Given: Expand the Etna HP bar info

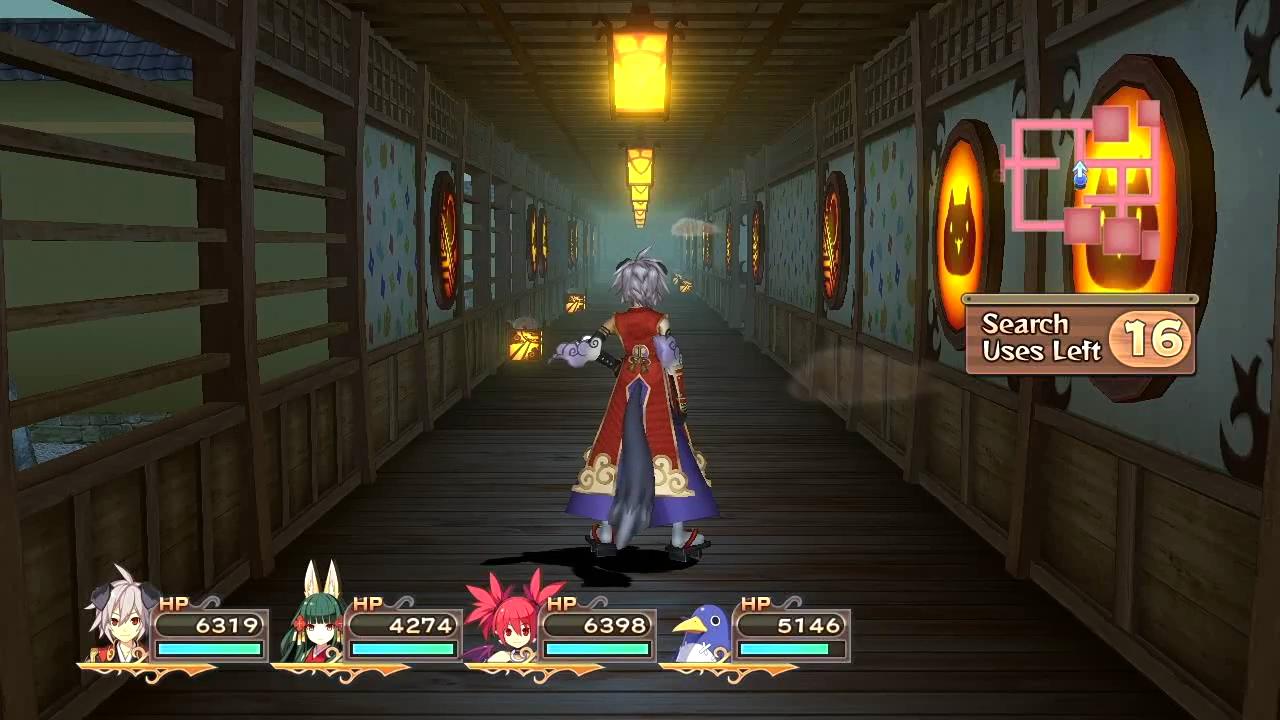Looking at the screenshot, I should 598,626.
